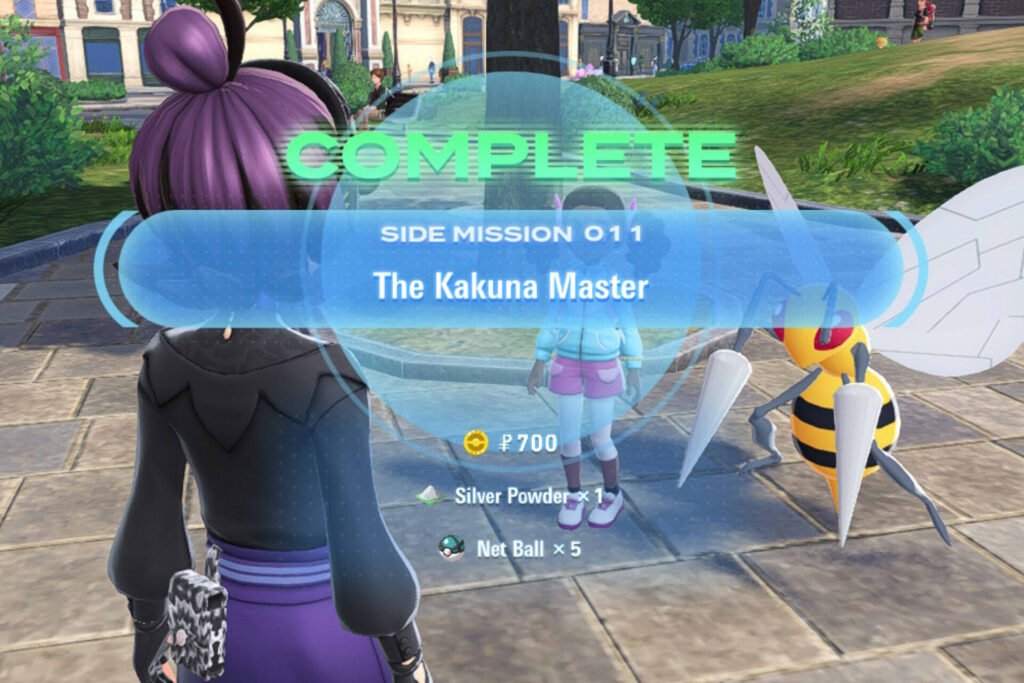Screen dimensions: 1024x683
Task: Select the Net Ball reward entry
Action: tap(511, 548)
